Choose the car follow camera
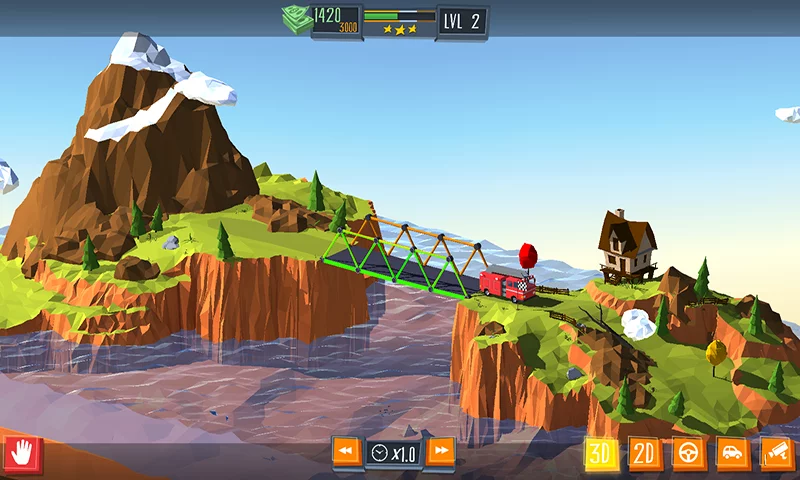 coord(733,455)
